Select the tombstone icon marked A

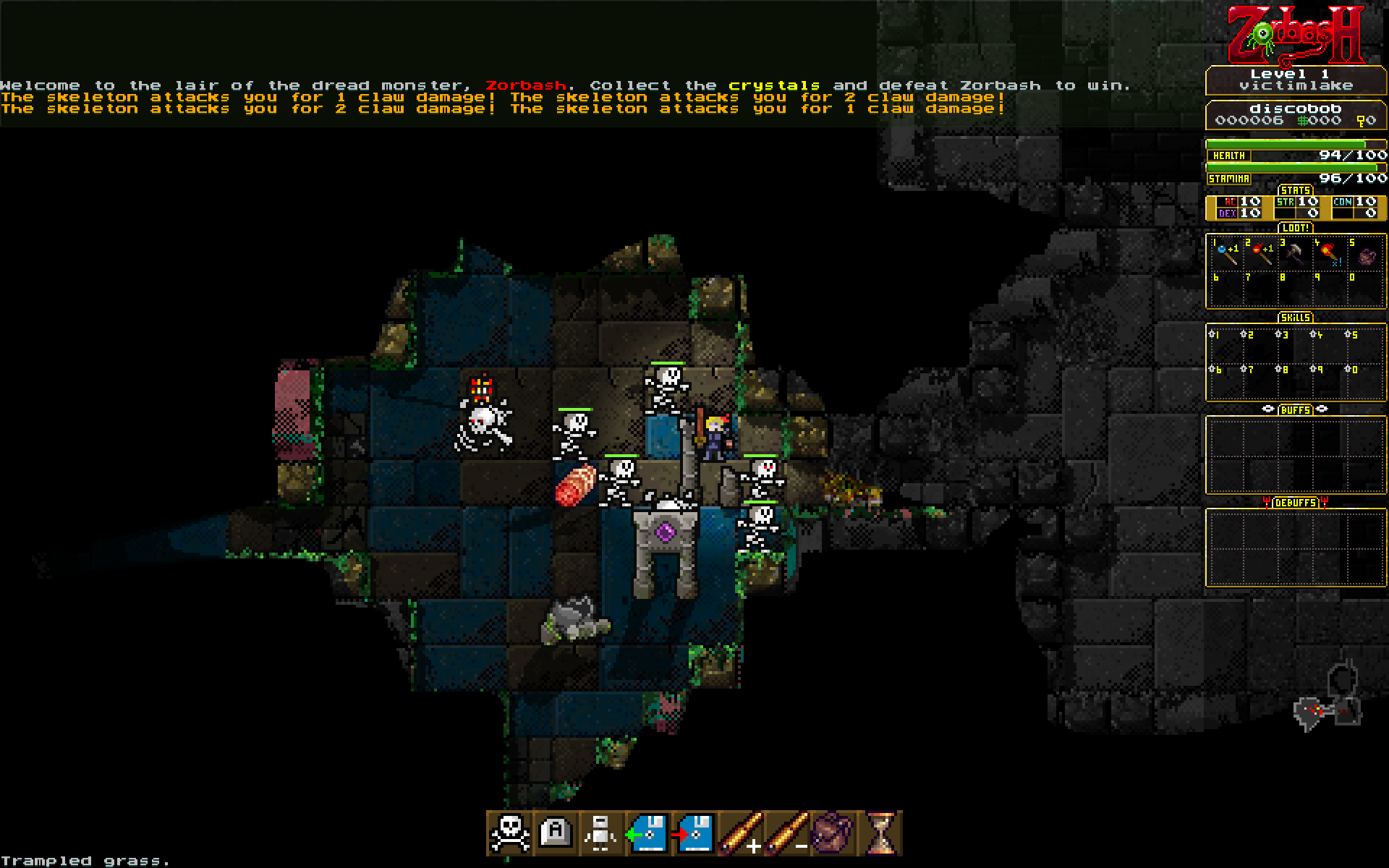[556, 833]
